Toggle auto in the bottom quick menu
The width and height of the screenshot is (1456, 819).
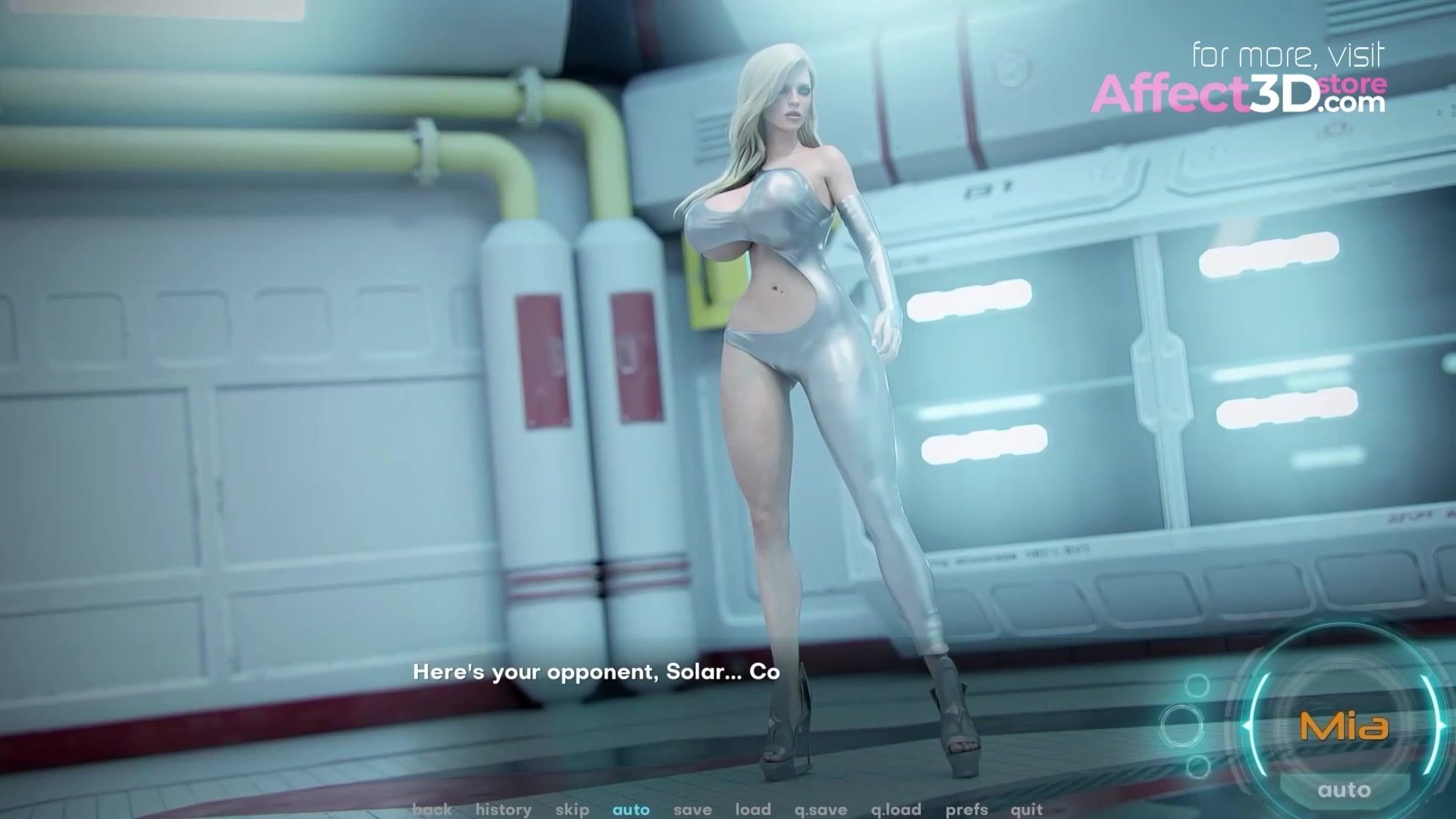[631, 809]
